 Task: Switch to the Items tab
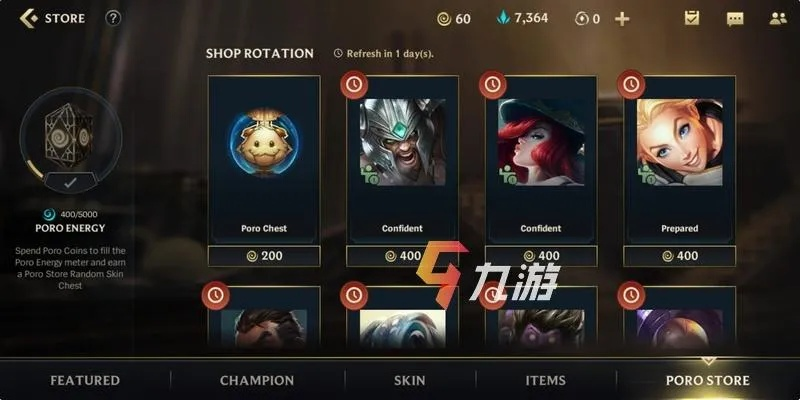click(545, 380)
